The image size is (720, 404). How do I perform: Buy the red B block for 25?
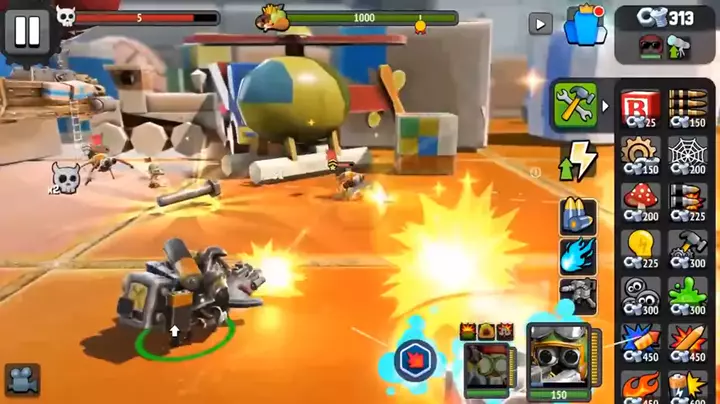click(x=638, y=108)
